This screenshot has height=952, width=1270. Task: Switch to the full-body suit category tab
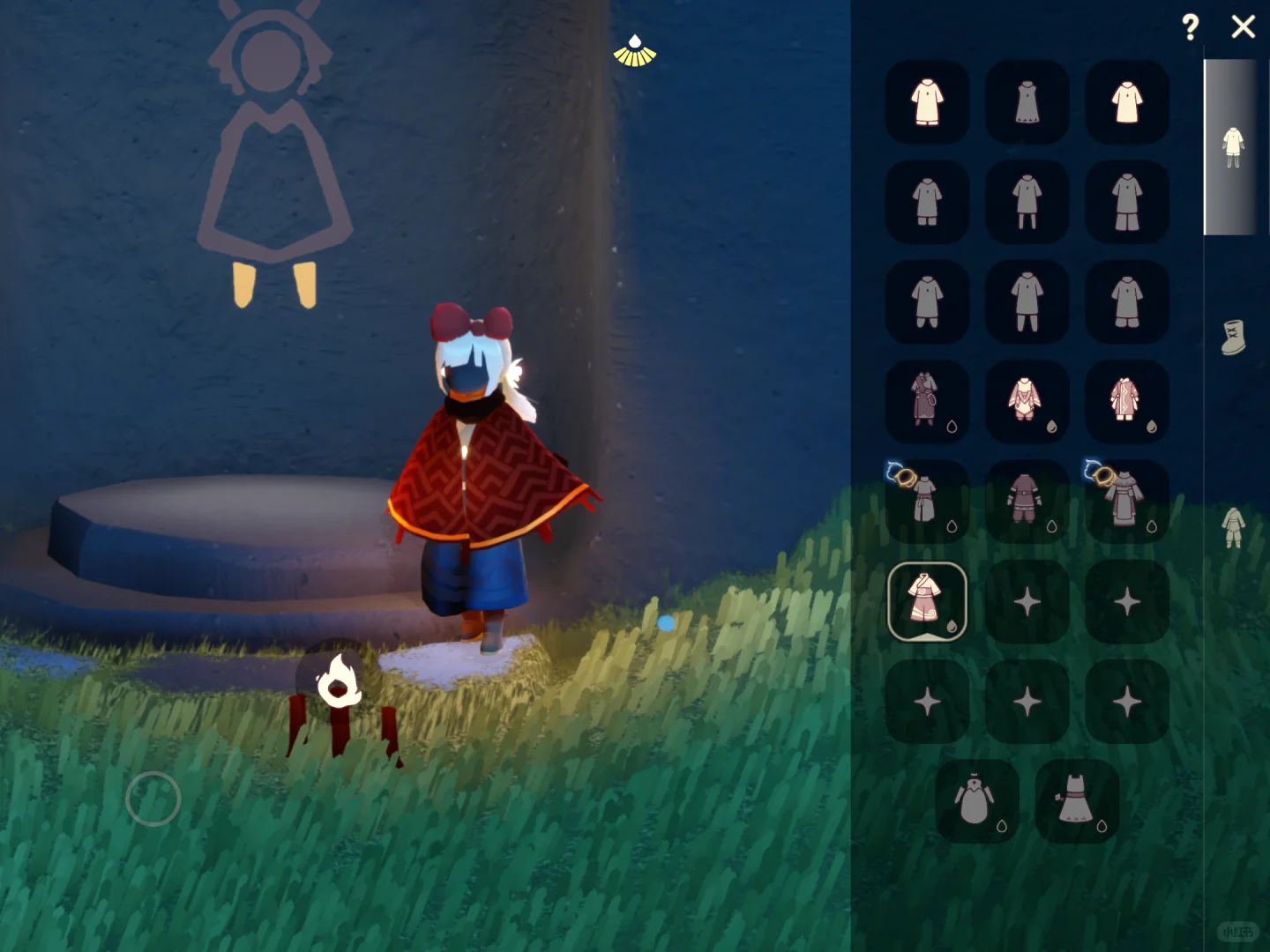(x=1233, y=526)
